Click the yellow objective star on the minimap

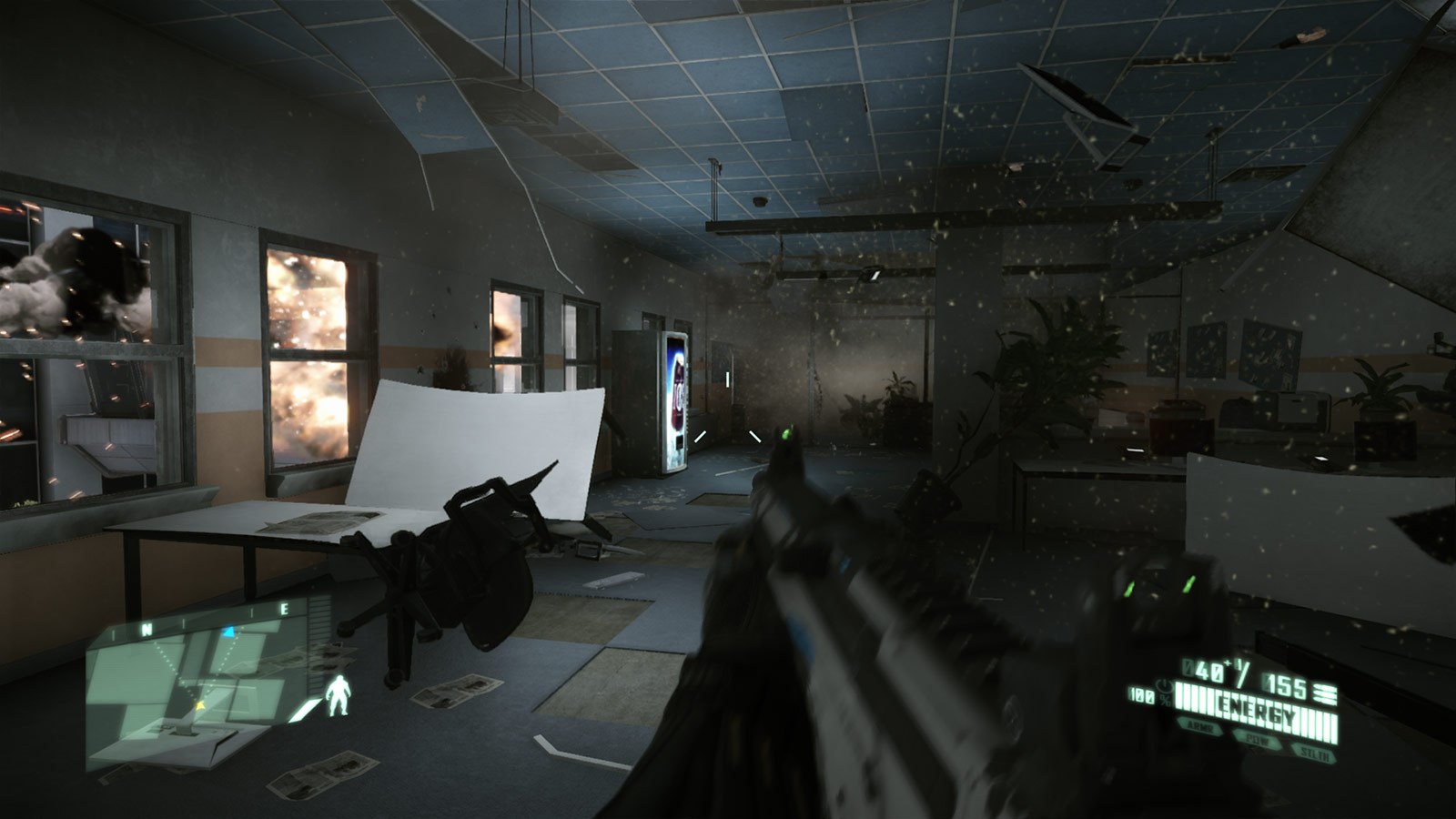[200, 705]
